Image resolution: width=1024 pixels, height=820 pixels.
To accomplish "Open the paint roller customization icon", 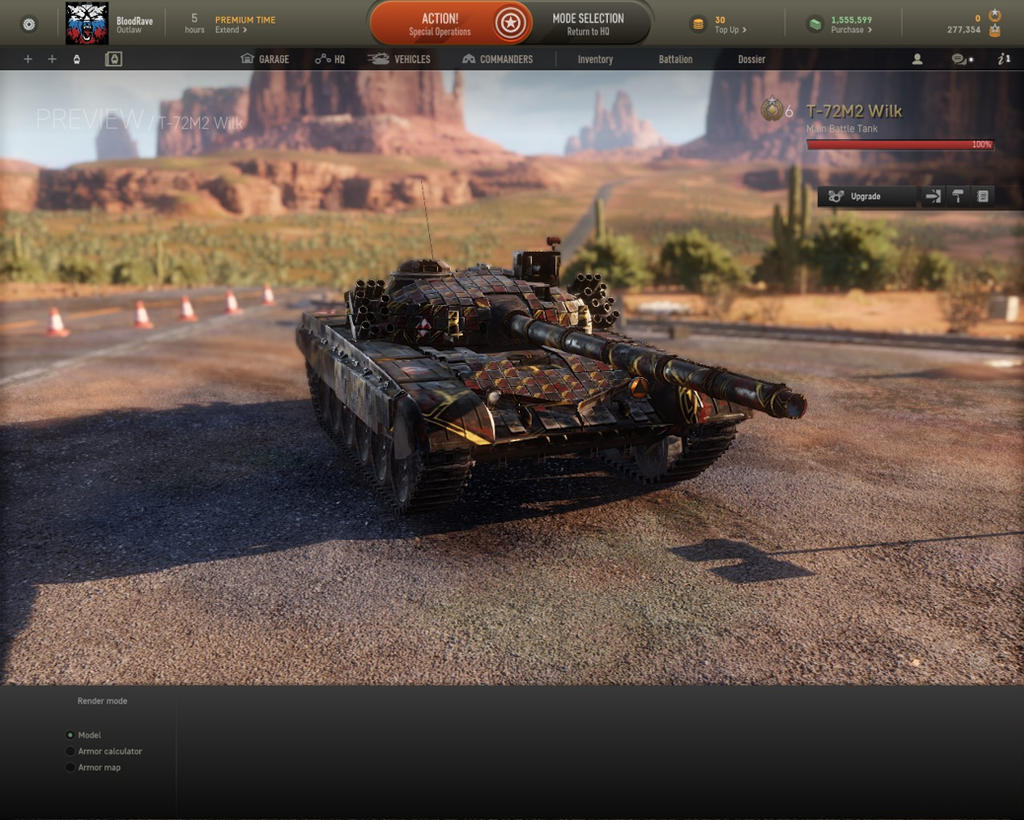I will 958,196.
